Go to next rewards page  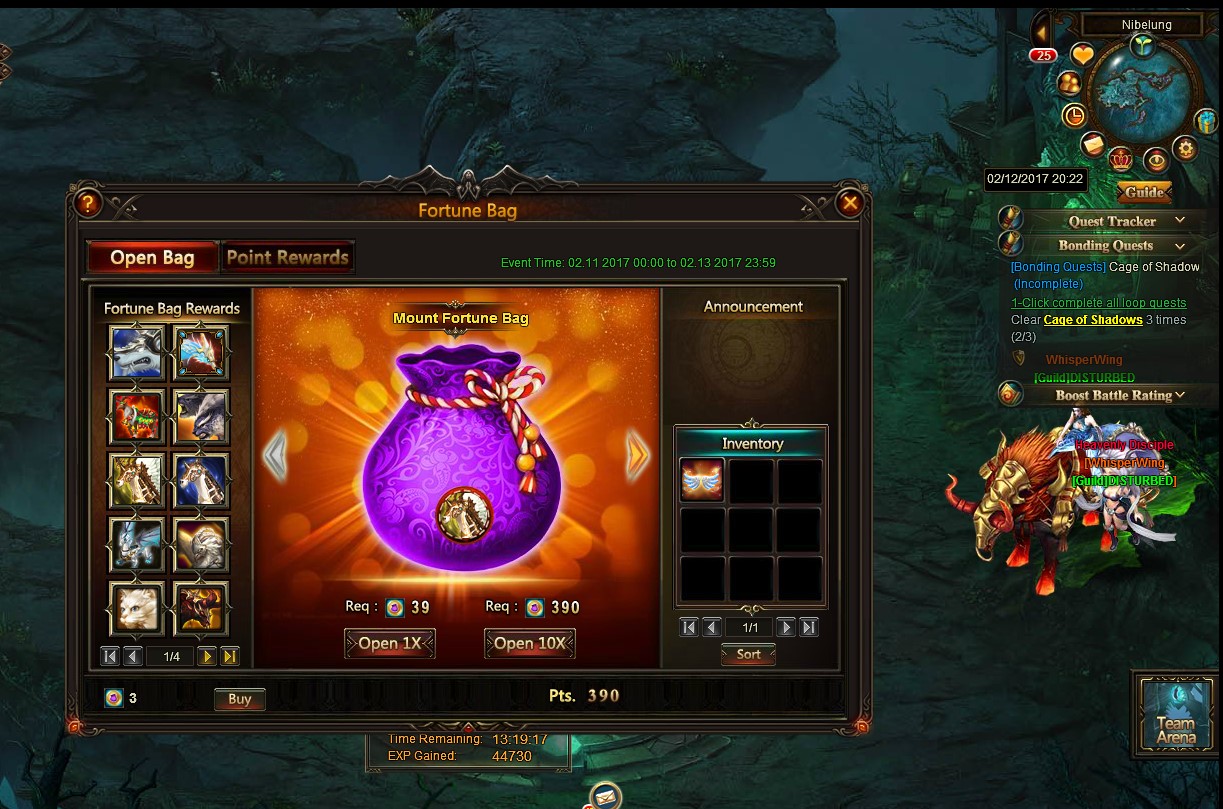click(207, 657)
